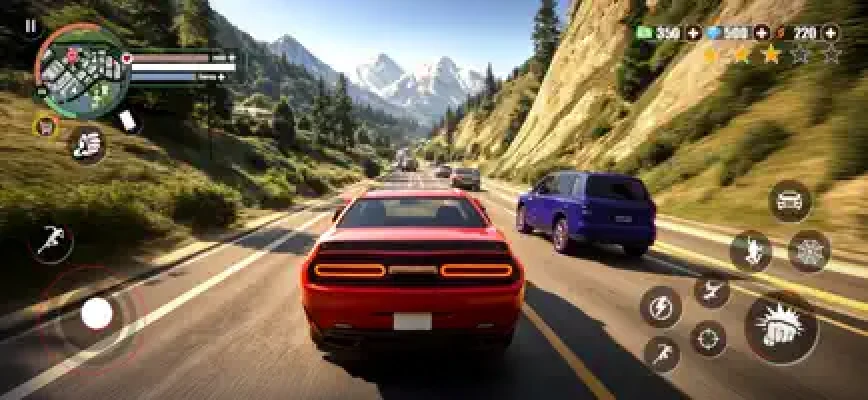Activate the spider web ability

[809, 251]
